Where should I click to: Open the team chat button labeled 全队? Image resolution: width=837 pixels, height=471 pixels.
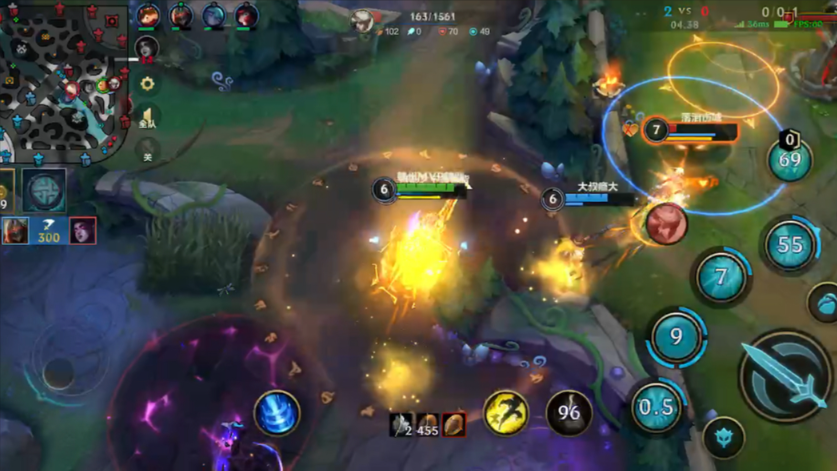[147, 119]
